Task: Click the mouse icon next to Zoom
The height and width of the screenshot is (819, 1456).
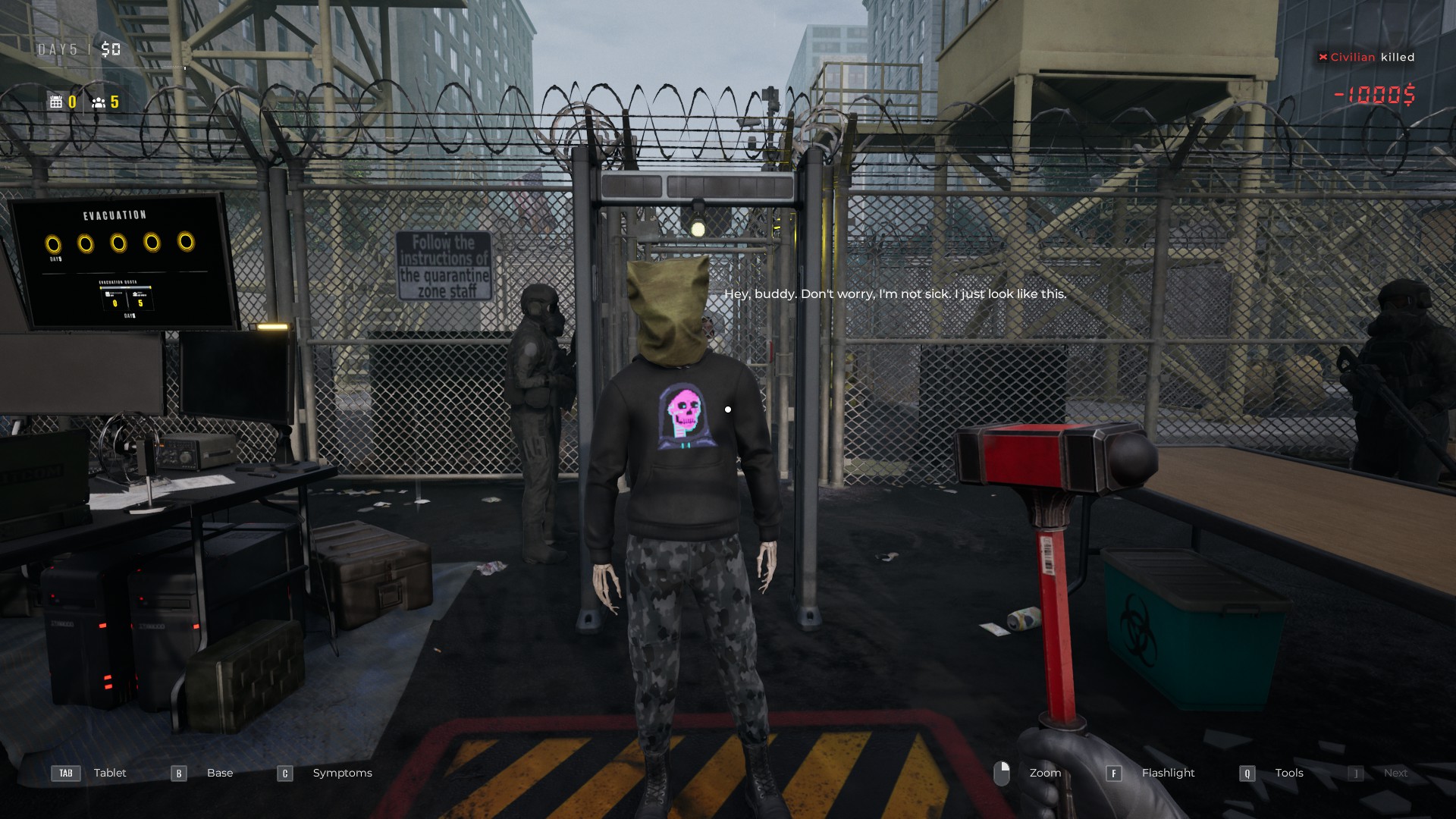Action: pos(1003,773)
